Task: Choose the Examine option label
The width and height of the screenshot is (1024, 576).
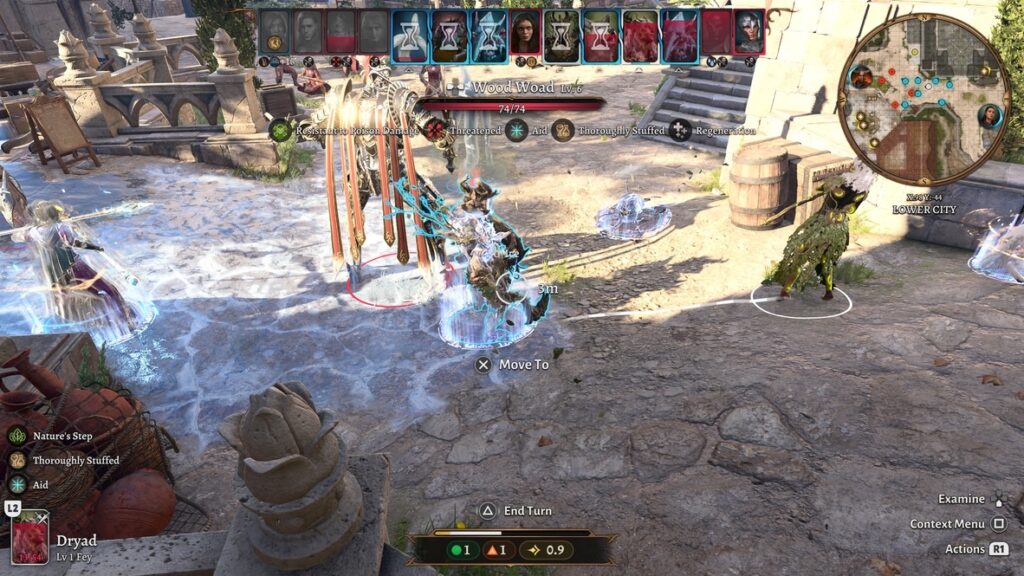Action: pyautogui.click(x=961, y=499)
